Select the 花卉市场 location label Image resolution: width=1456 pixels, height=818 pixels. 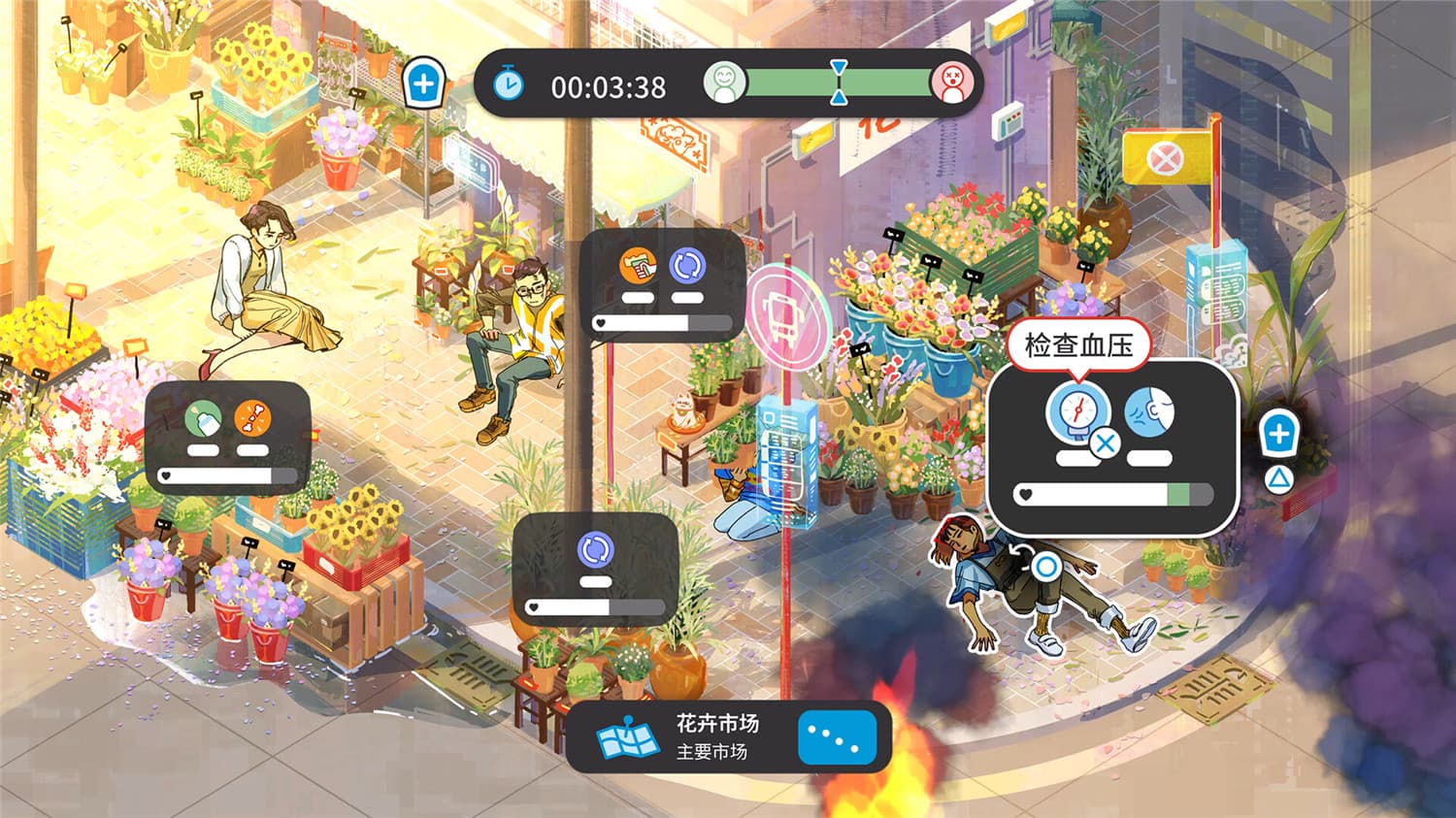point(718,724)
